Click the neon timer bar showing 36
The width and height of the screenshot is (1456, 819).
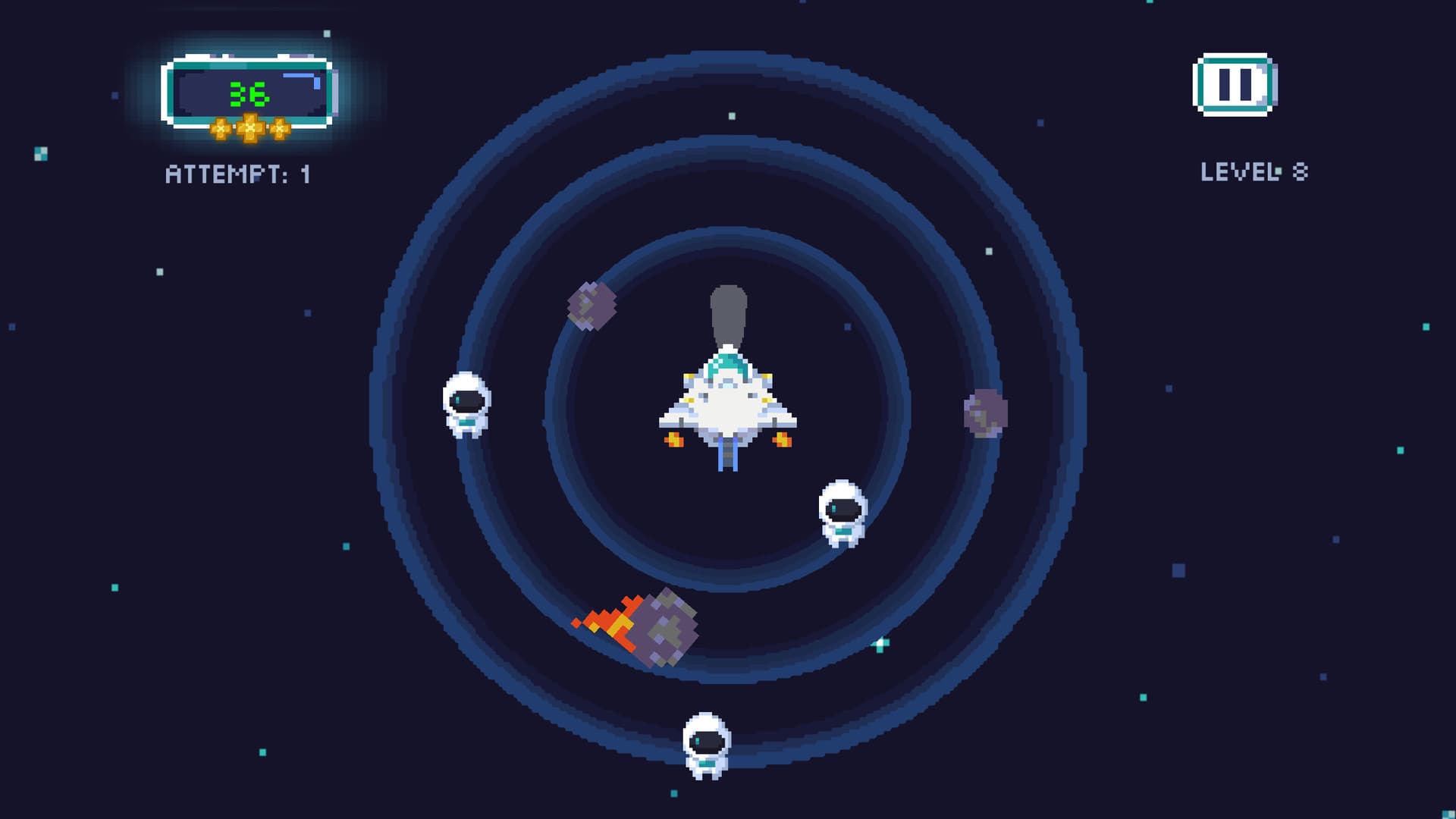pos(246,89)
